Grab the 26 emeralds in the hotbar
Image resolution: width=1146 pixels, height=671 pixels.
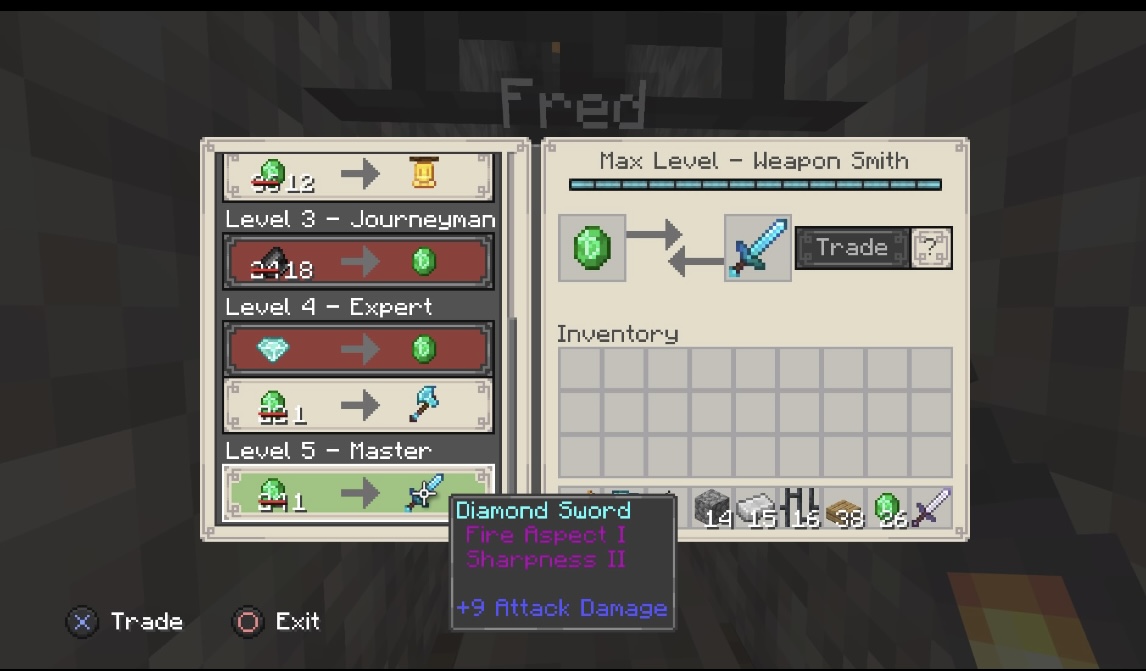887,508
